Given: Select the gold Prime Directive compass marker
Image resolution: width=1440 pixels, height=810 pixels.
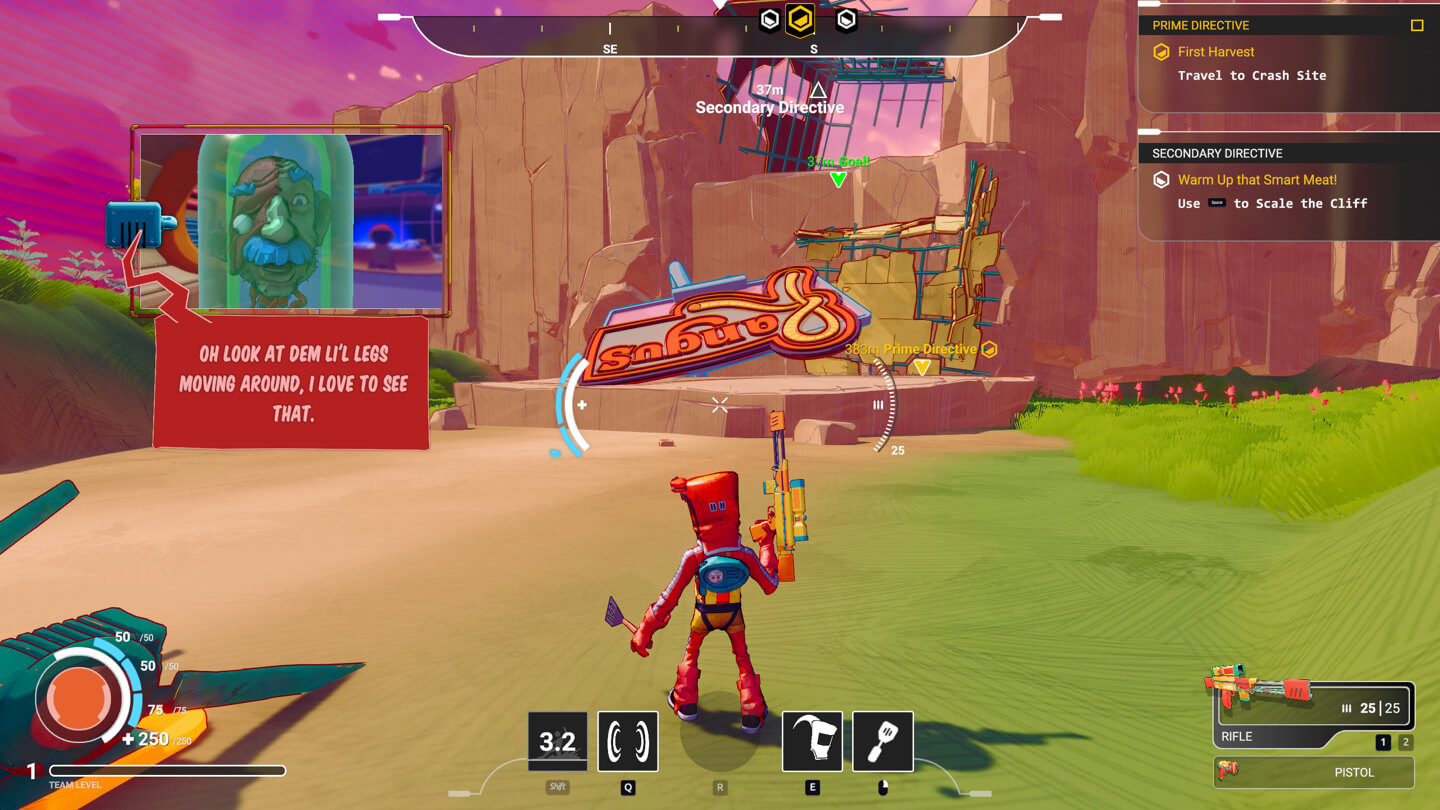Looking at the screenshot, I should tap(800, 19).
